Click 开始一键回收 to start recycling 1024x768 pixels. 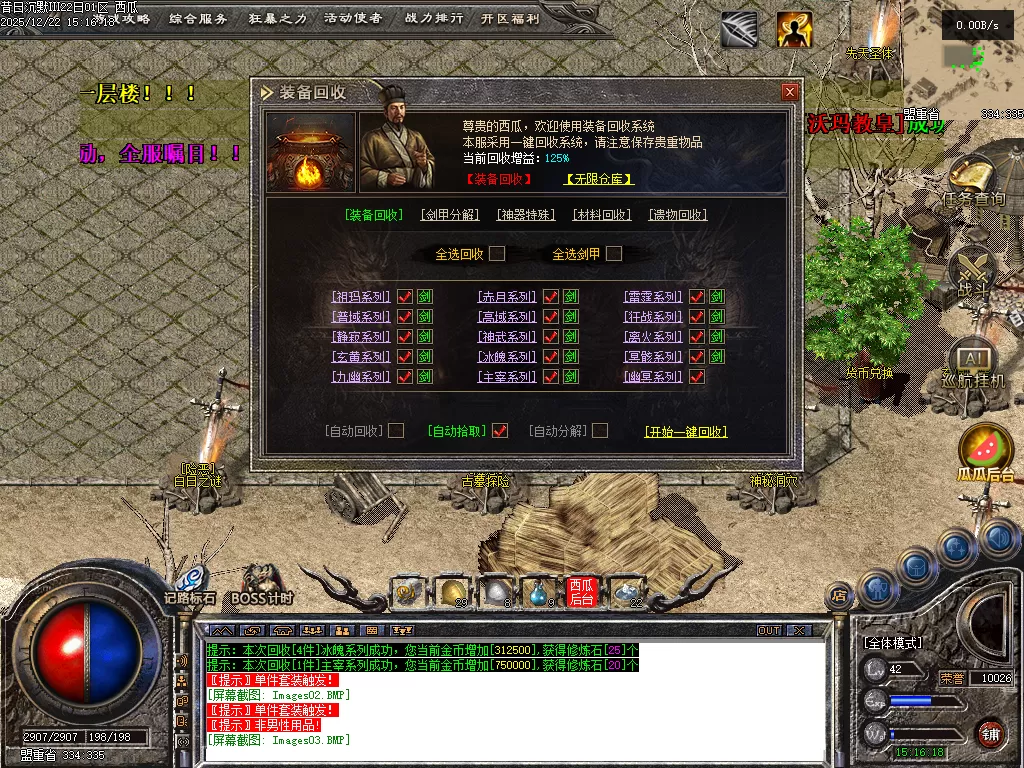[x=685, y=432]
